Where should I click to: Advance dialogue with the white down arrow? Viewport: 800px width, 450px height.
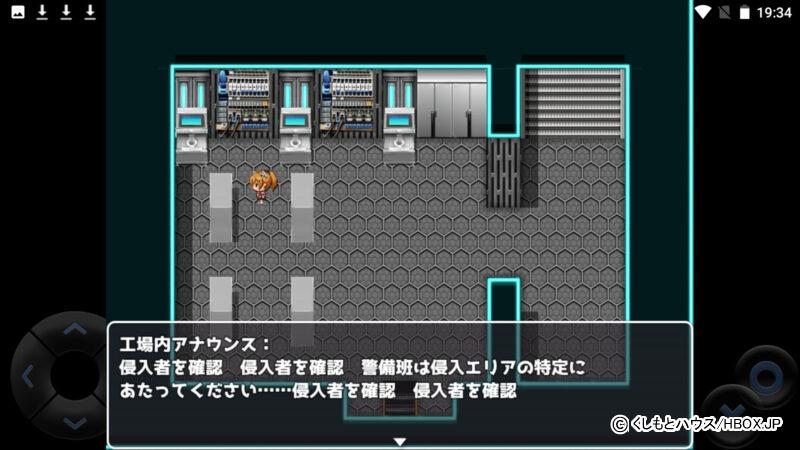(399, 441)
